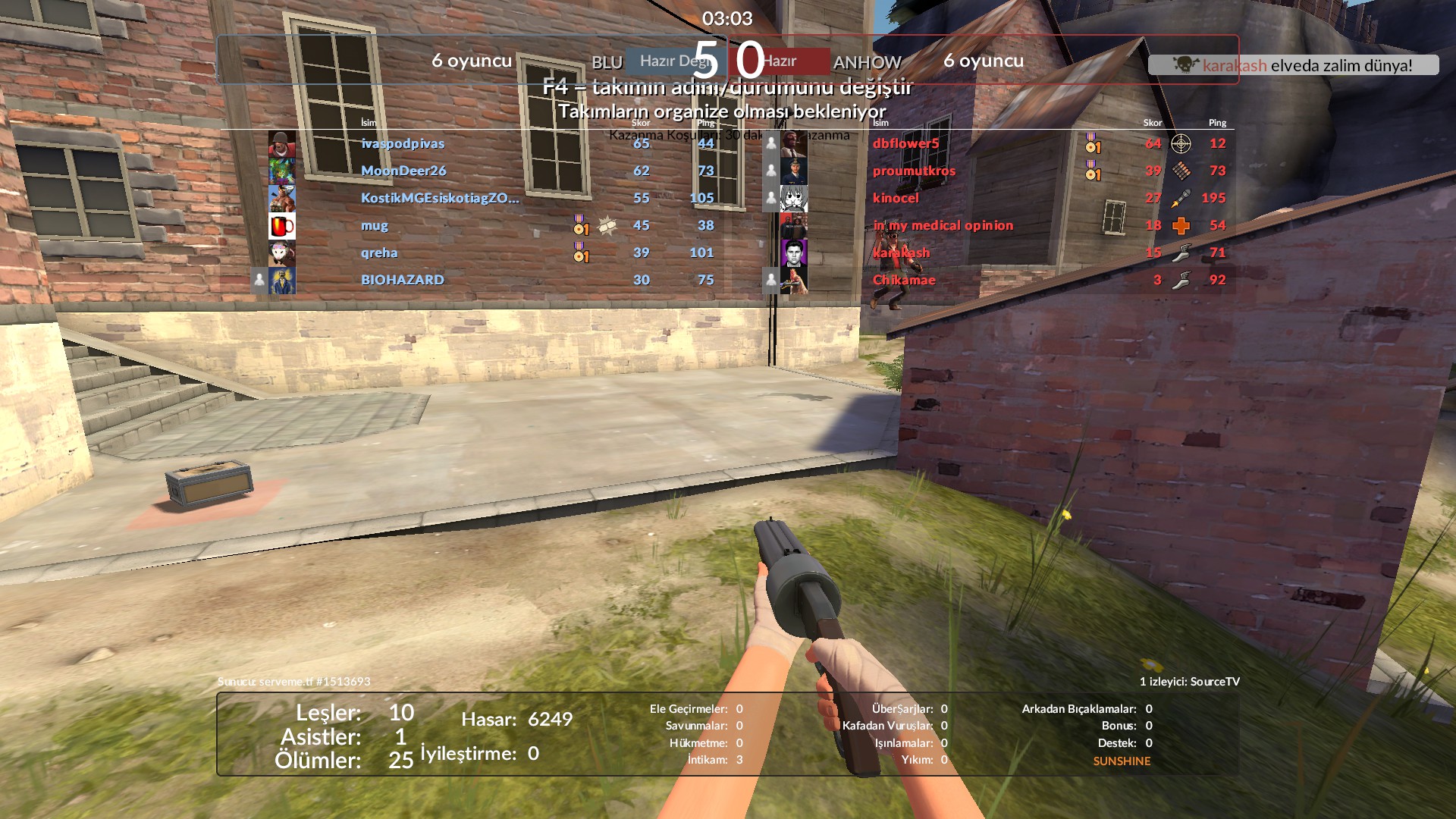1456x819 pixels.
Task: Pick BIOHAZARD from the scoreboard
Action: (x=403, y=280)
